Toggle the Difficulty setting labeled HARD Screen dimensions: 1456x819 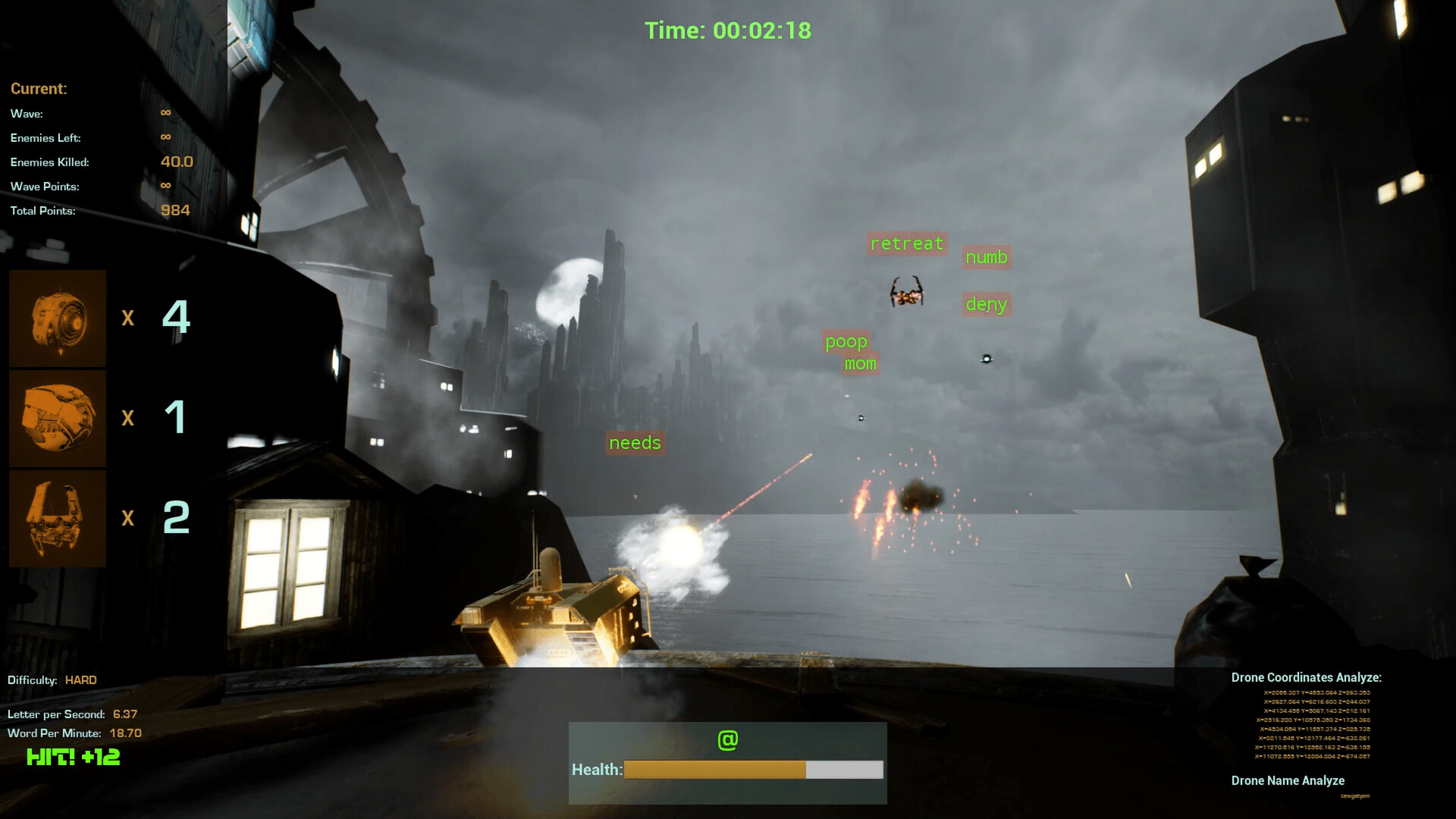(80, 680)
